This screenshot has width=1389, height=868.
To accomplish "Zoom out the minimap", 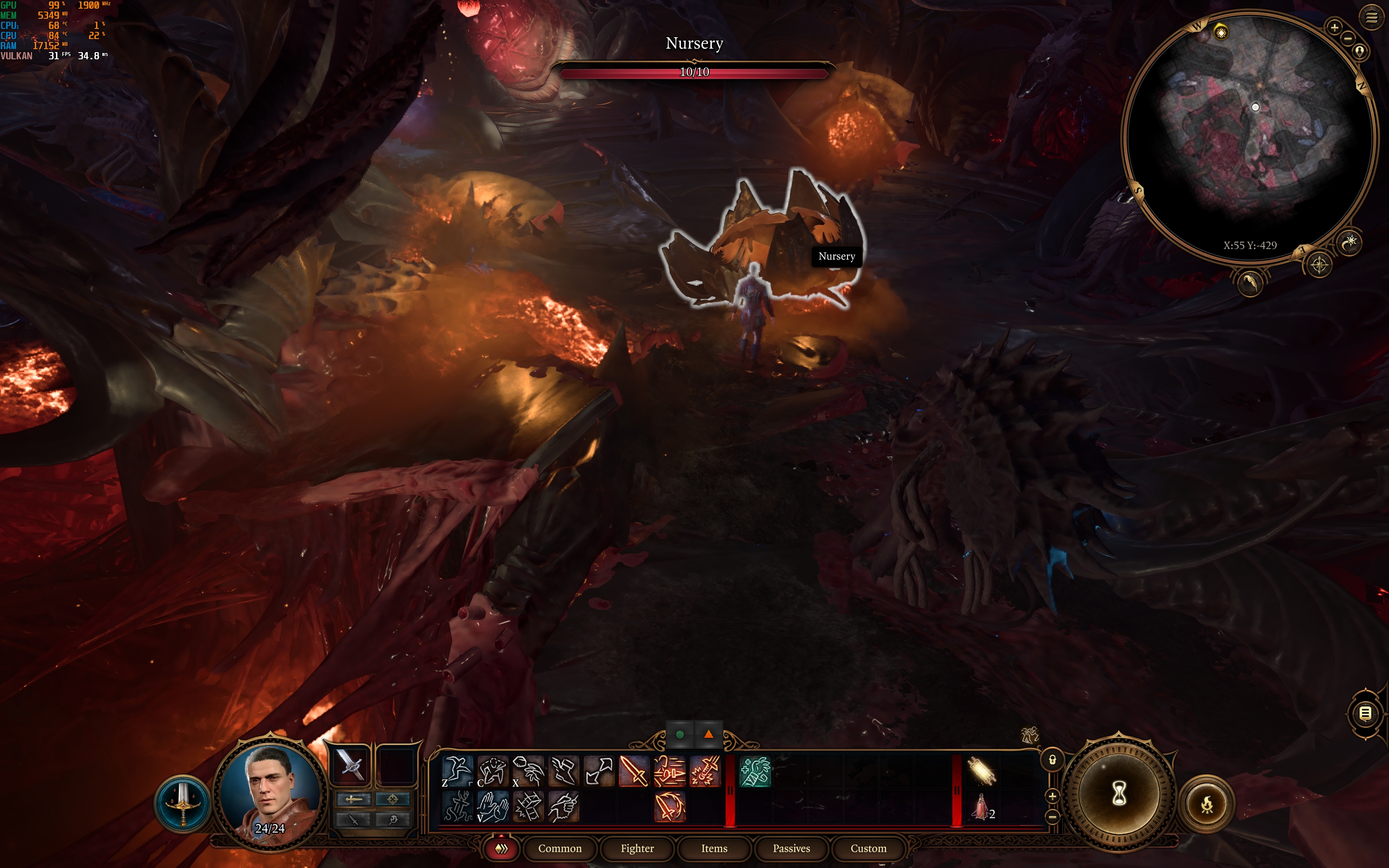I will [x=1348, y=39].
